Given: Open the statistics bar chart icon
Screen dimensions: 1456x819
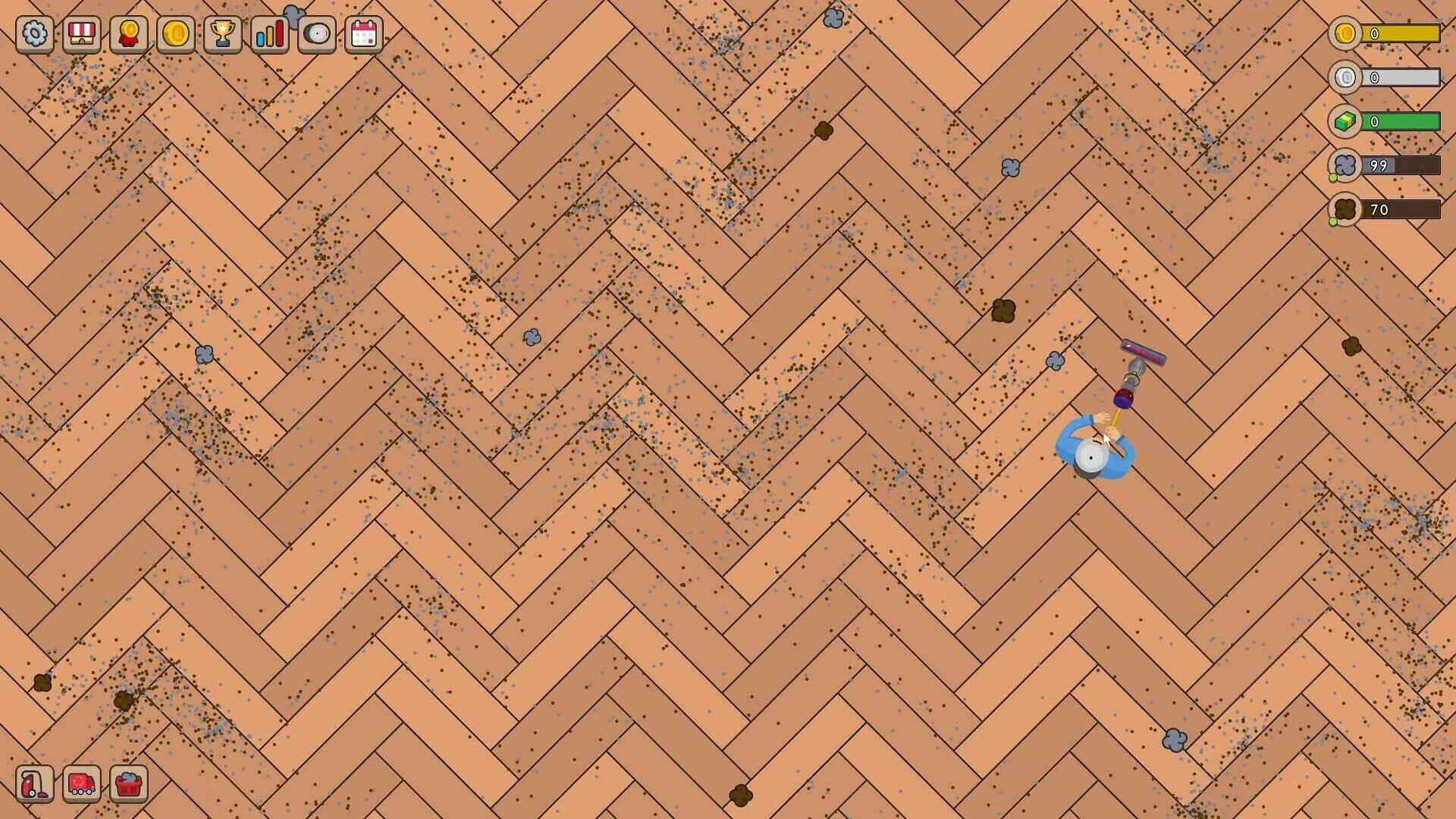Looking at the screenshot, I should [x=271, y=34].
